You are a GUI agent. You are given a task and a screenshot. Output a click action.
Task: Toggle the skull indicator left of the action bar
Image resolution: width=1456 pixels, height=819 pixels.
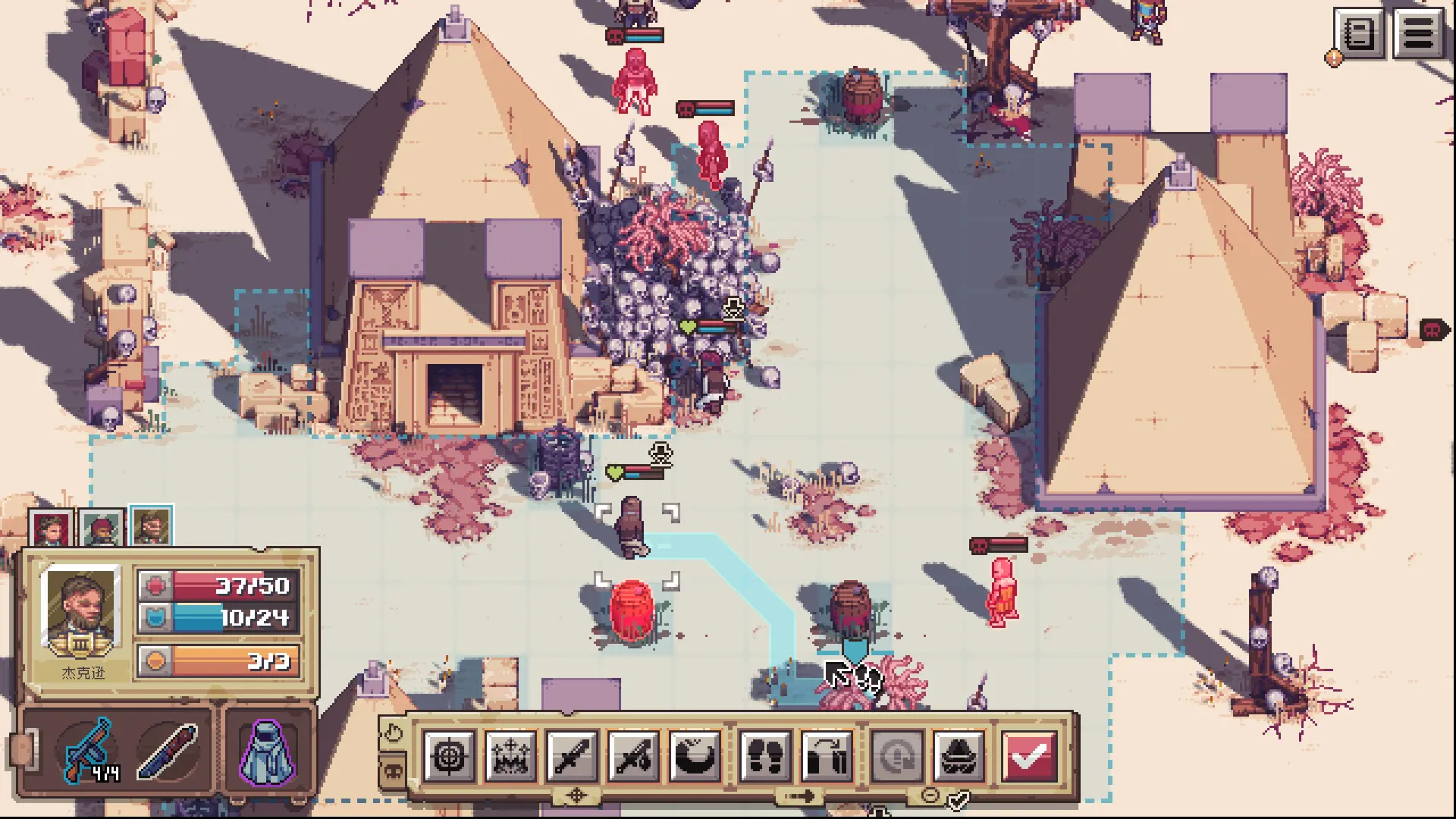(394, 770)
